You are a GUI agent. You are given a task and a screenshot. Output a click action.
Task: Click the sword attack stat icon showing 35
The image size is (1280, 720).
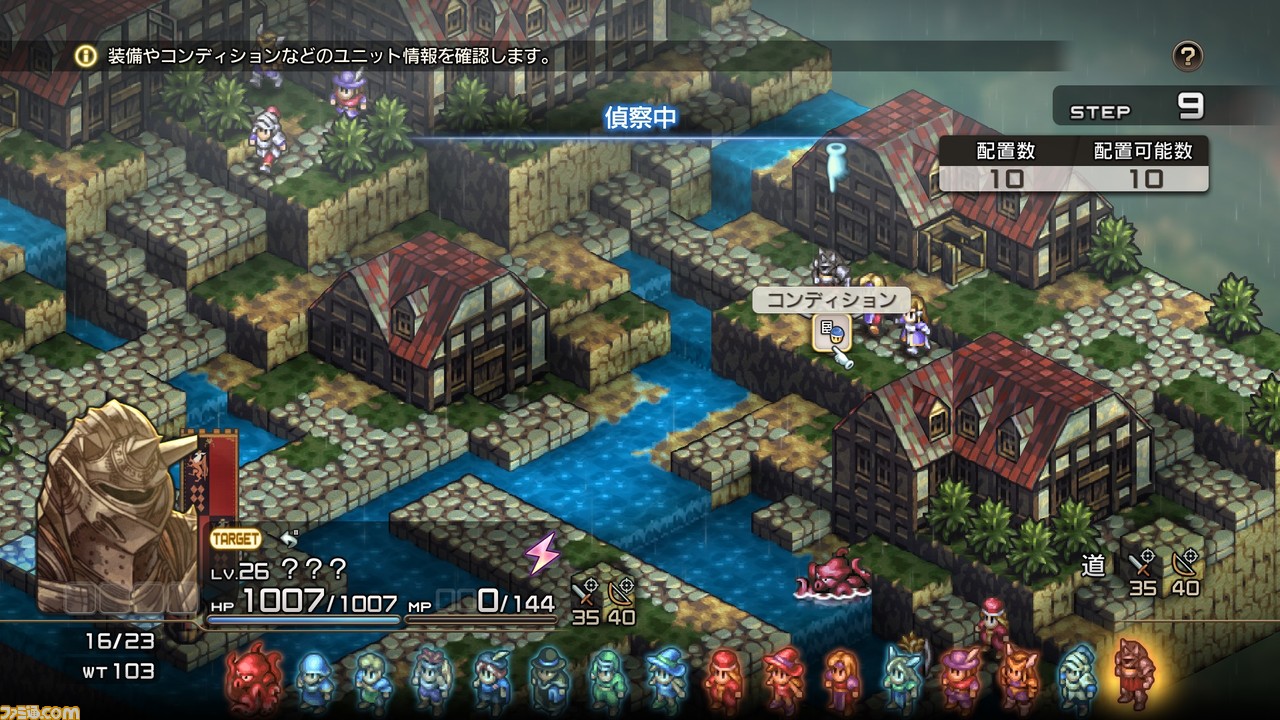pos(585,590)
